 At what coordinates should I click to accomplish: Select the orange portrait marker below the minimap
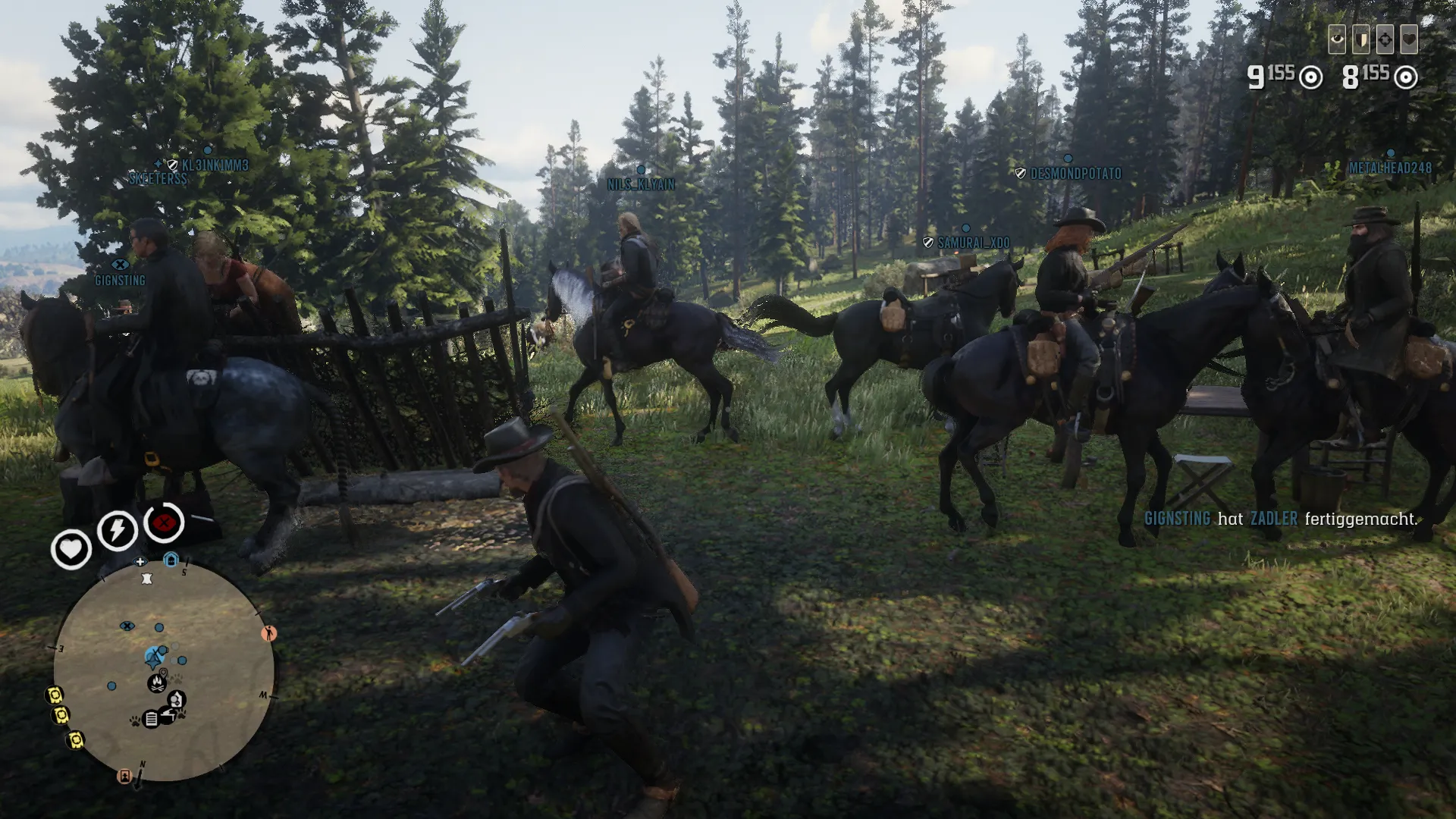[124, 776]
